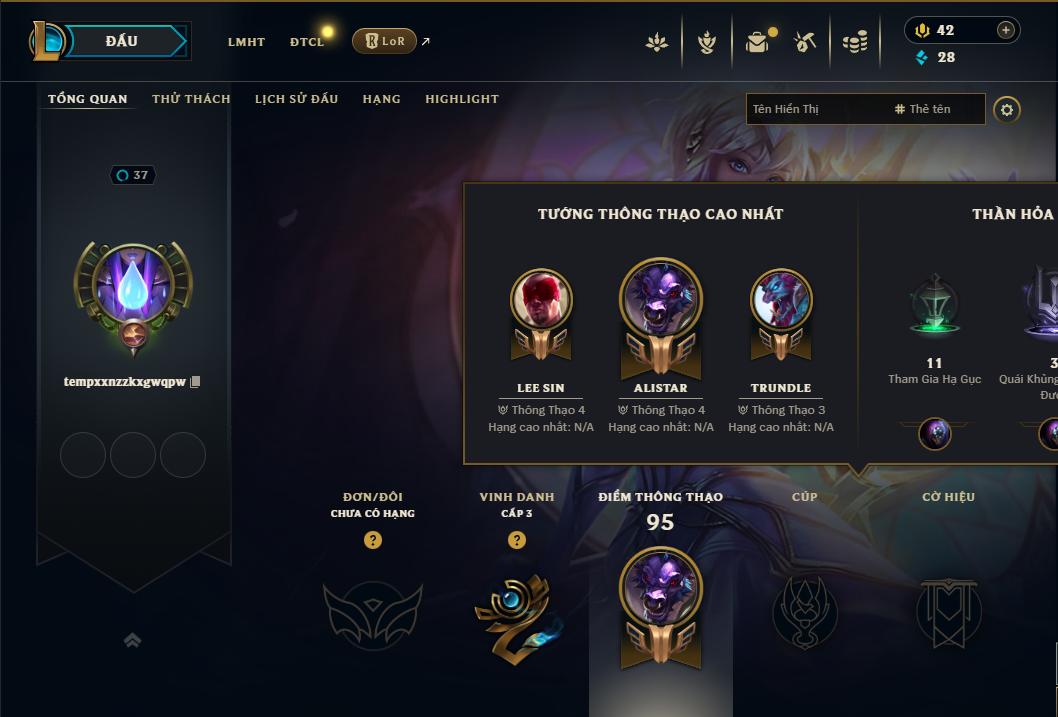Open the ĐIỂM THÔNG THẠO mastery section

(x=660, y=600)
